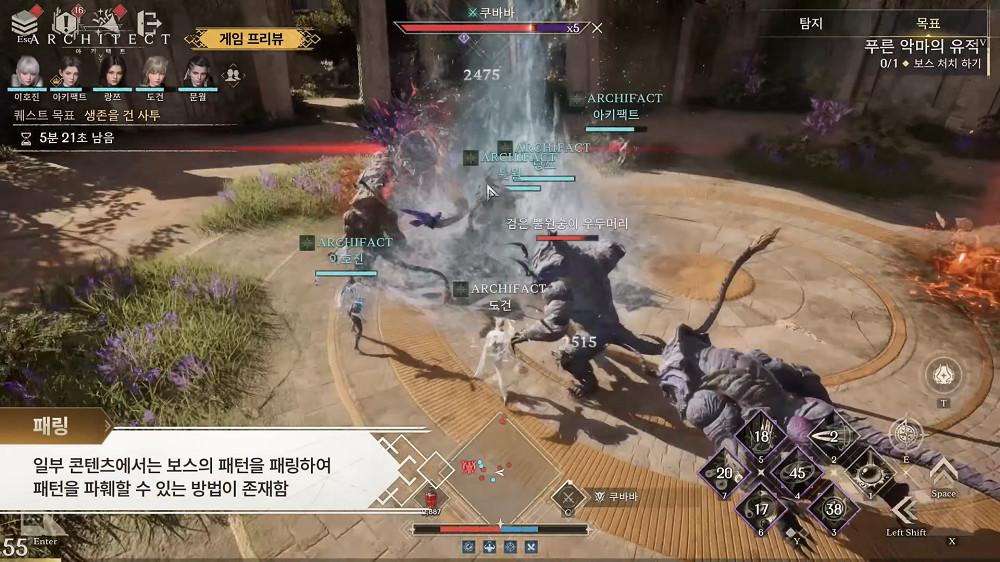
Task: Select party member 랑쯔's portrait
Action: click(112, 71)
